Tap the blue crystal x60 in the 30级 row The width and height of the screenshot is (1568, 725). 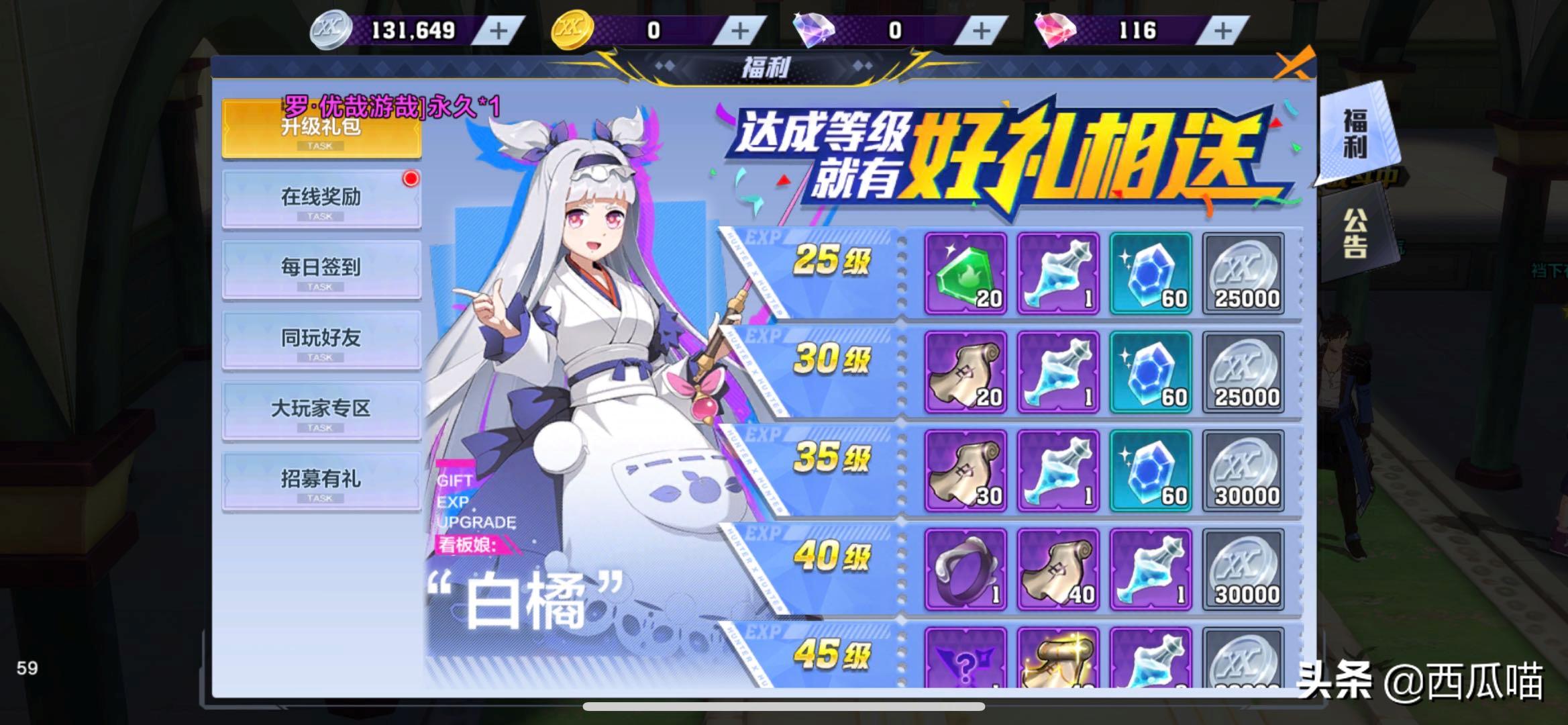(1151, 373)
